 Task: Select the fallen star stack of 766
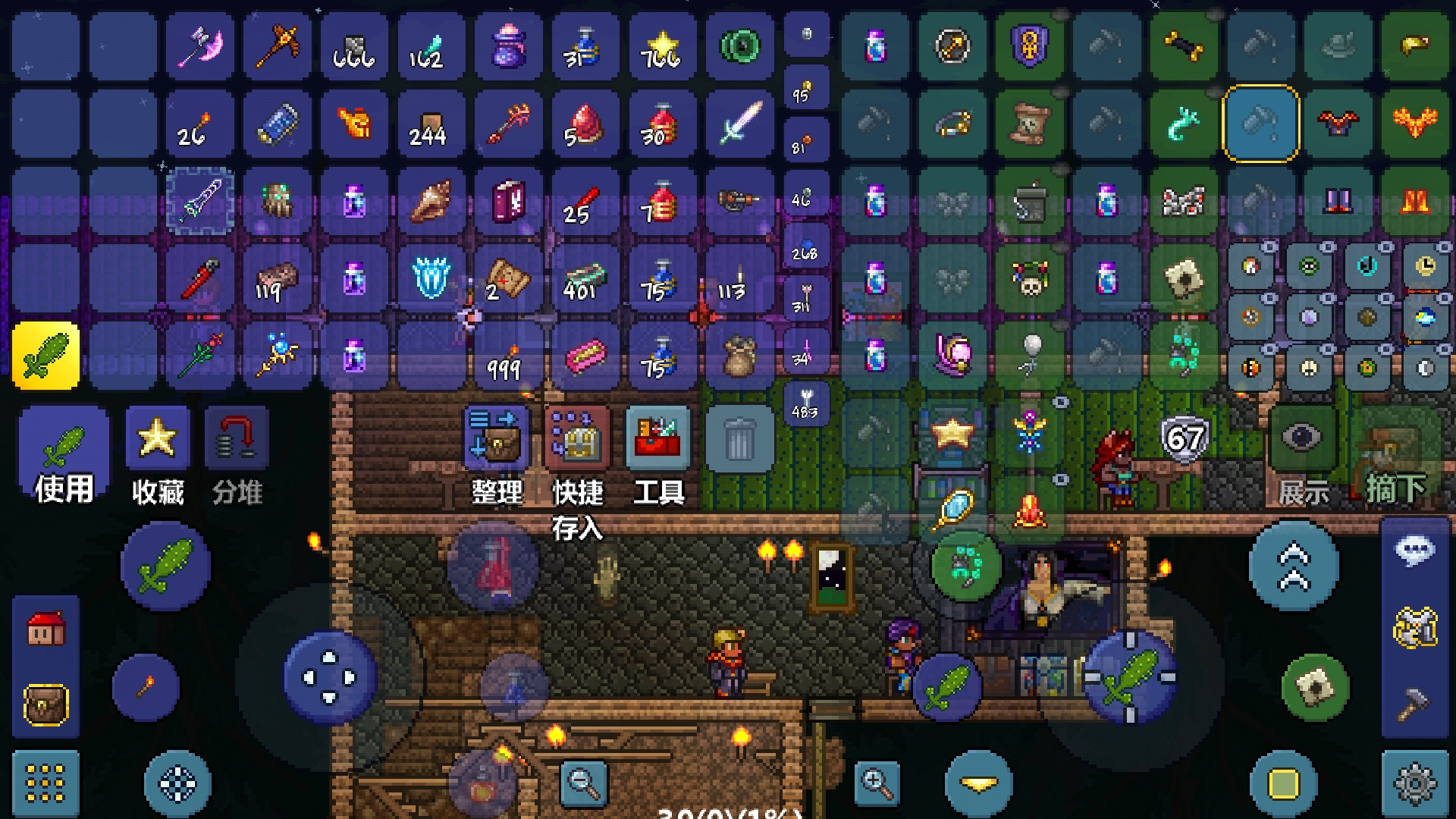click(661, 47)
